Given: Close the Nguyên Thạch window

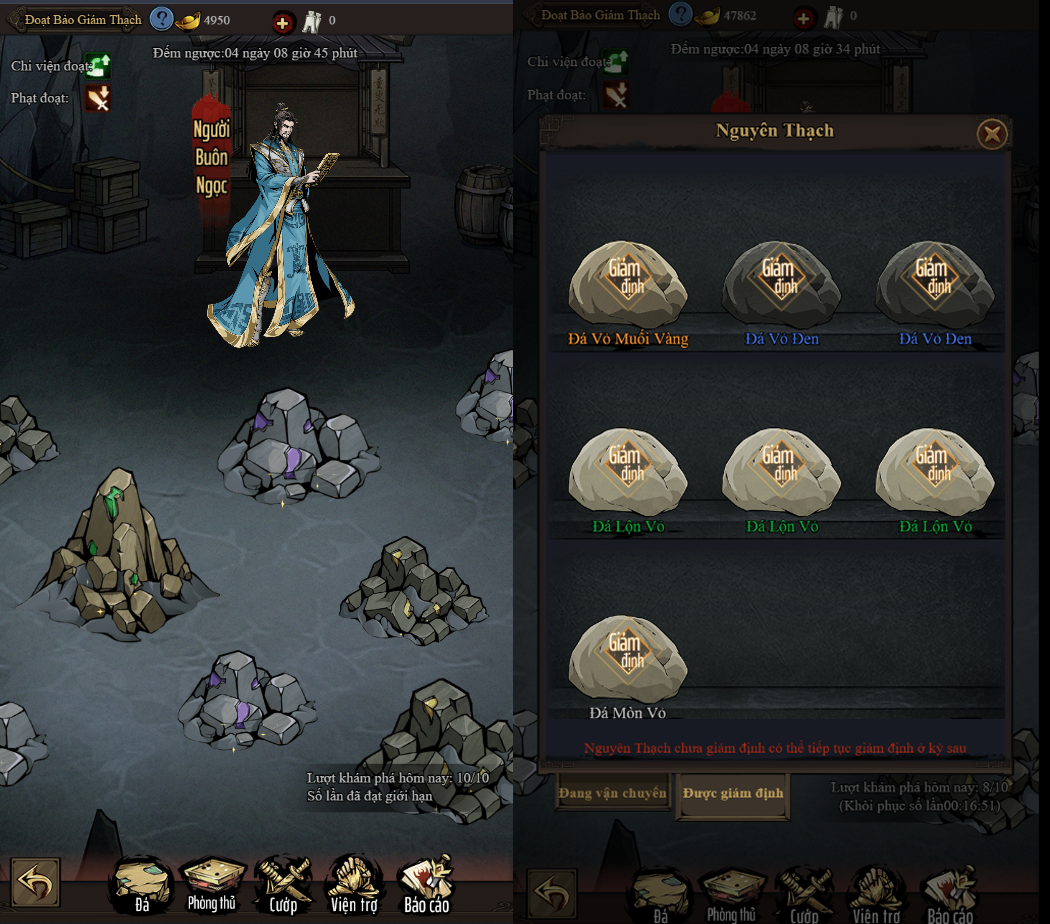Looking at the screenshot, I should point(991,133).
